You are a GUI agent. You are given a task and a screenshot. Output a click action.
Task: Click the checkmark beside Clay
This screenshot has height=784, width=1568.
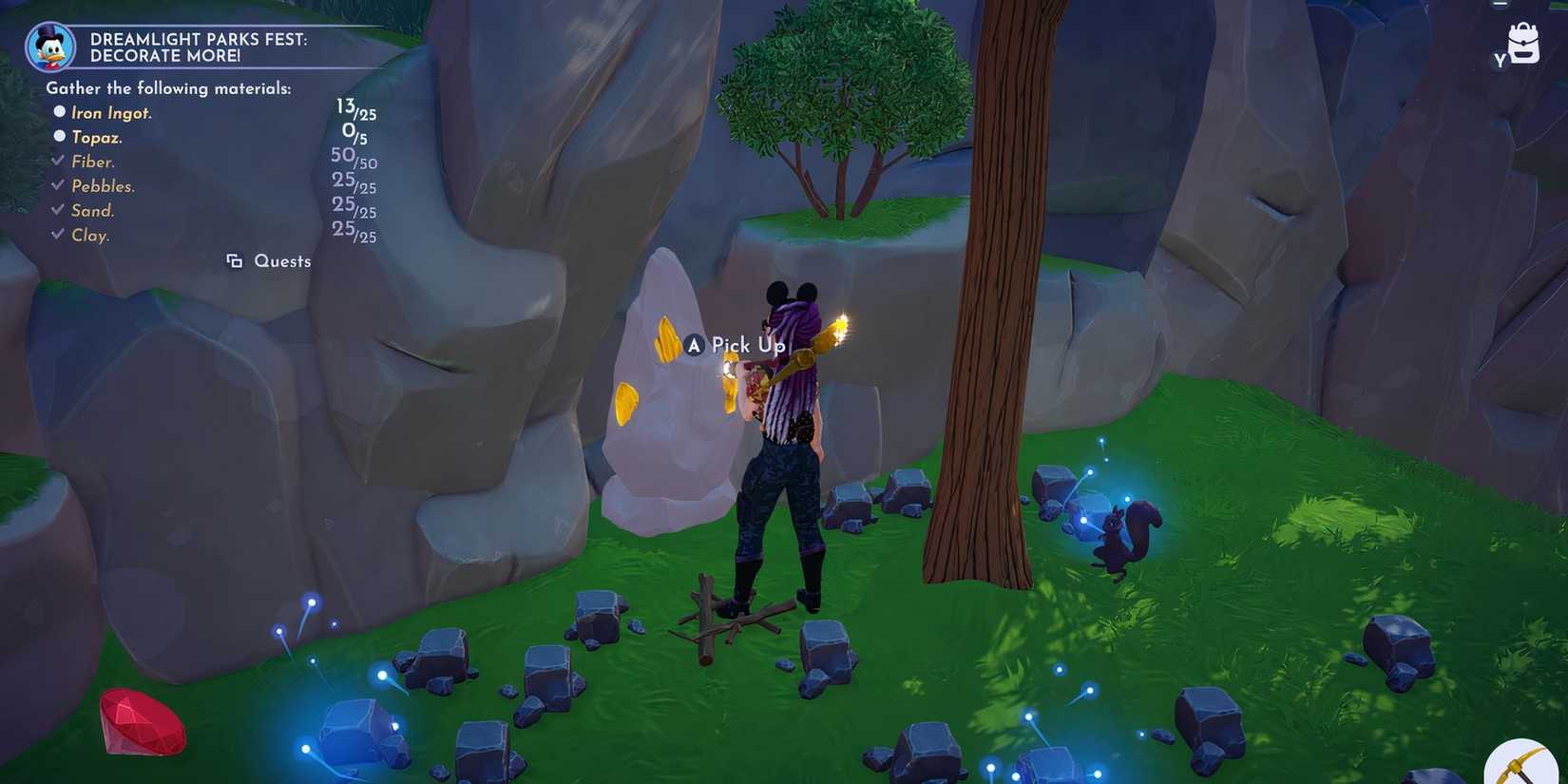tap(58, 234)
